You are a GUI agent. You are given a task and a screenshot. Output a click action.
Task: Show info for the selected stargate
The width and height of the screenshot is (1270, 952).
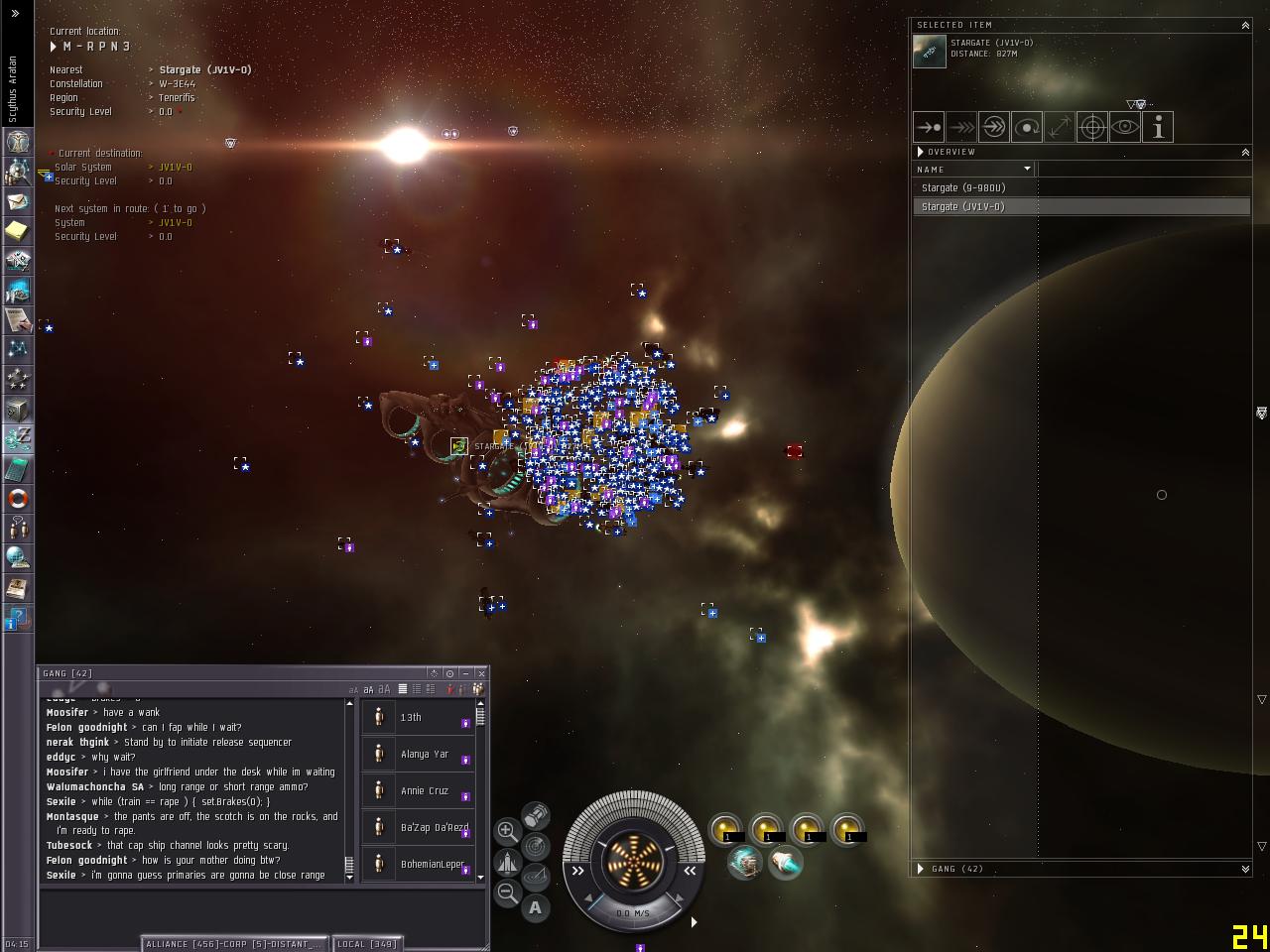[1158, 127]
